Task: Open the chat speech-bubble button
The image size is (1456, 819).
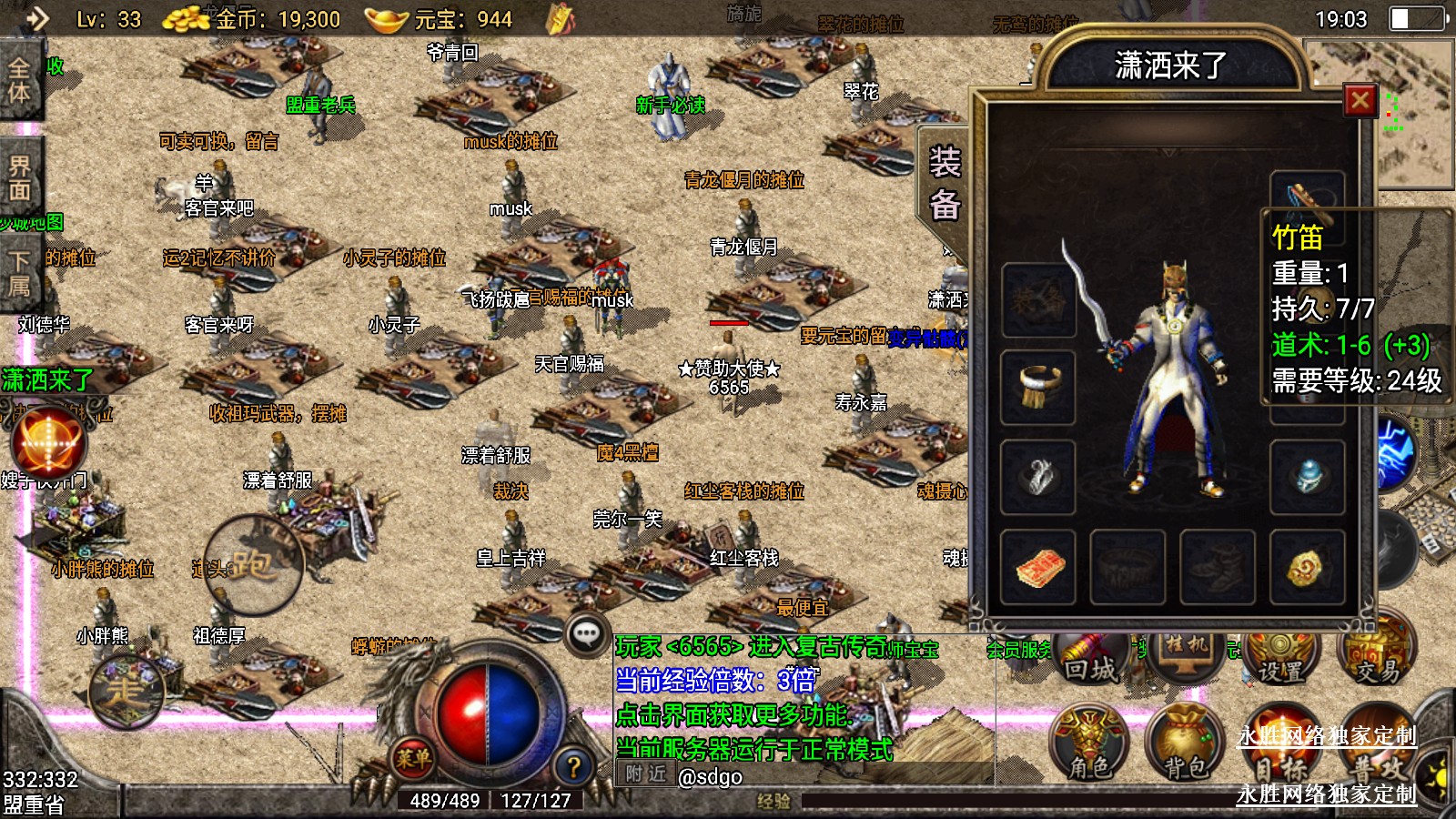Action: [x=587, y=634]
